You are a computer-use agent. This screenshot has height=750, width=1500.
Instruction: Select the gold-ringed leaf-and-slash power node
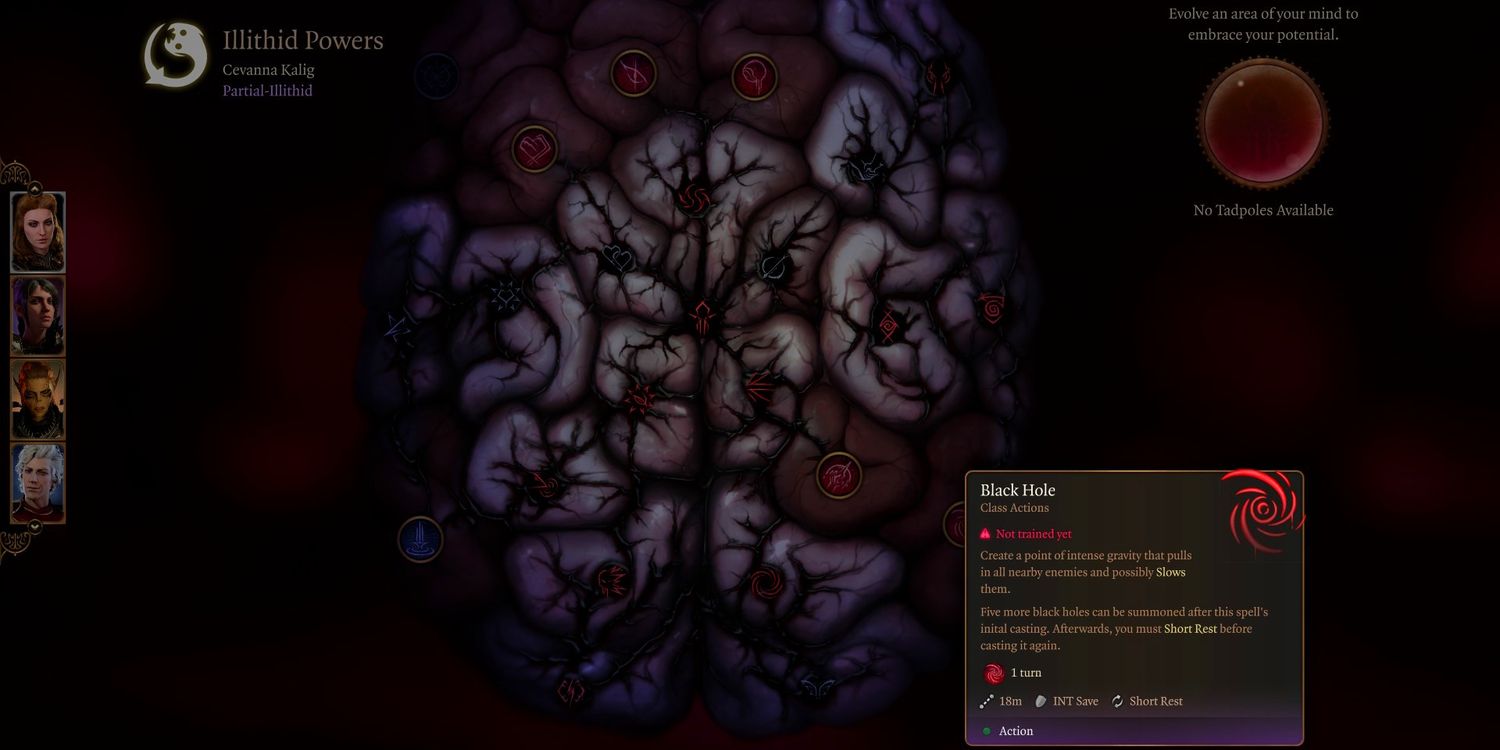click(x=838, y=475)
